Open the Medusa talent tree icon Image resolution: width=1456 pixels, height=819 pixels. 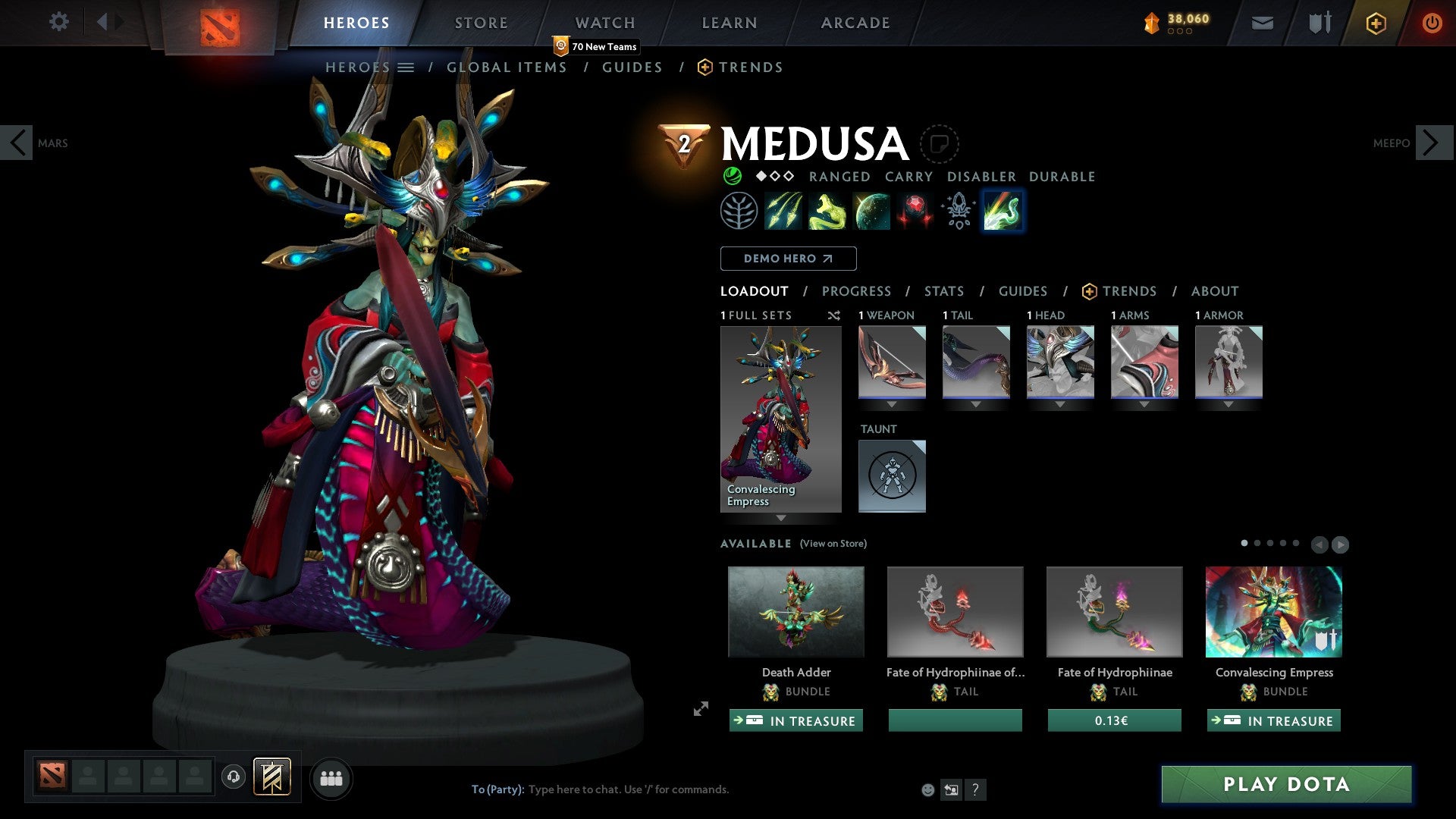(739, 210)
